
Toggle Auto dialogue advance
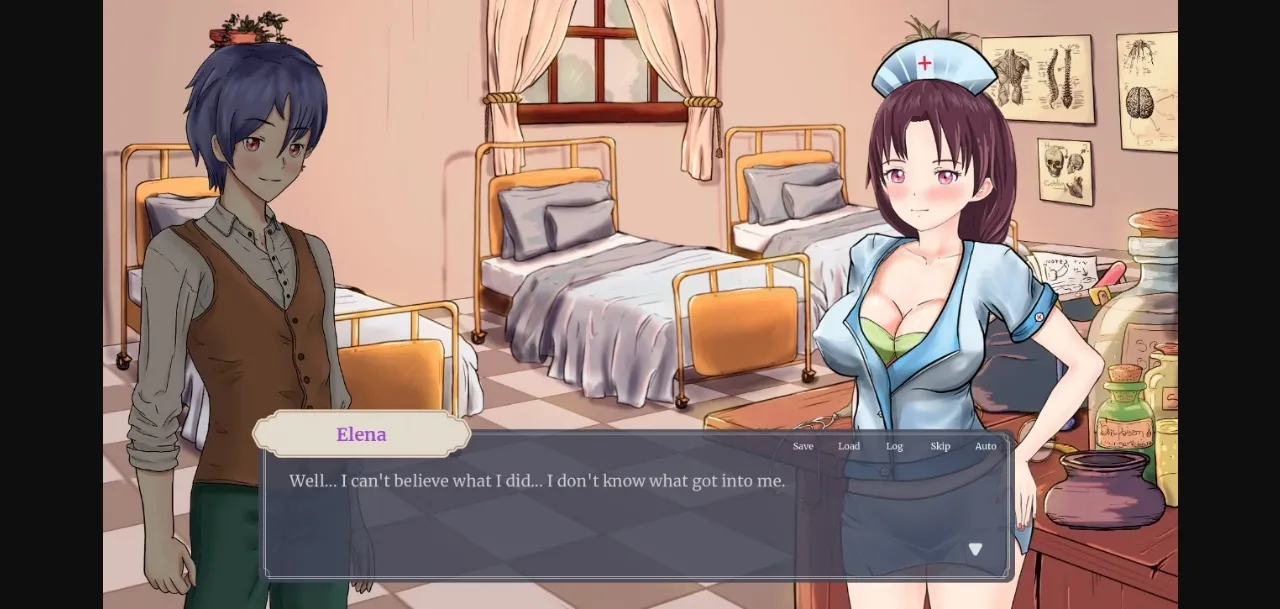pyautogui.click(x=986, y=446)
